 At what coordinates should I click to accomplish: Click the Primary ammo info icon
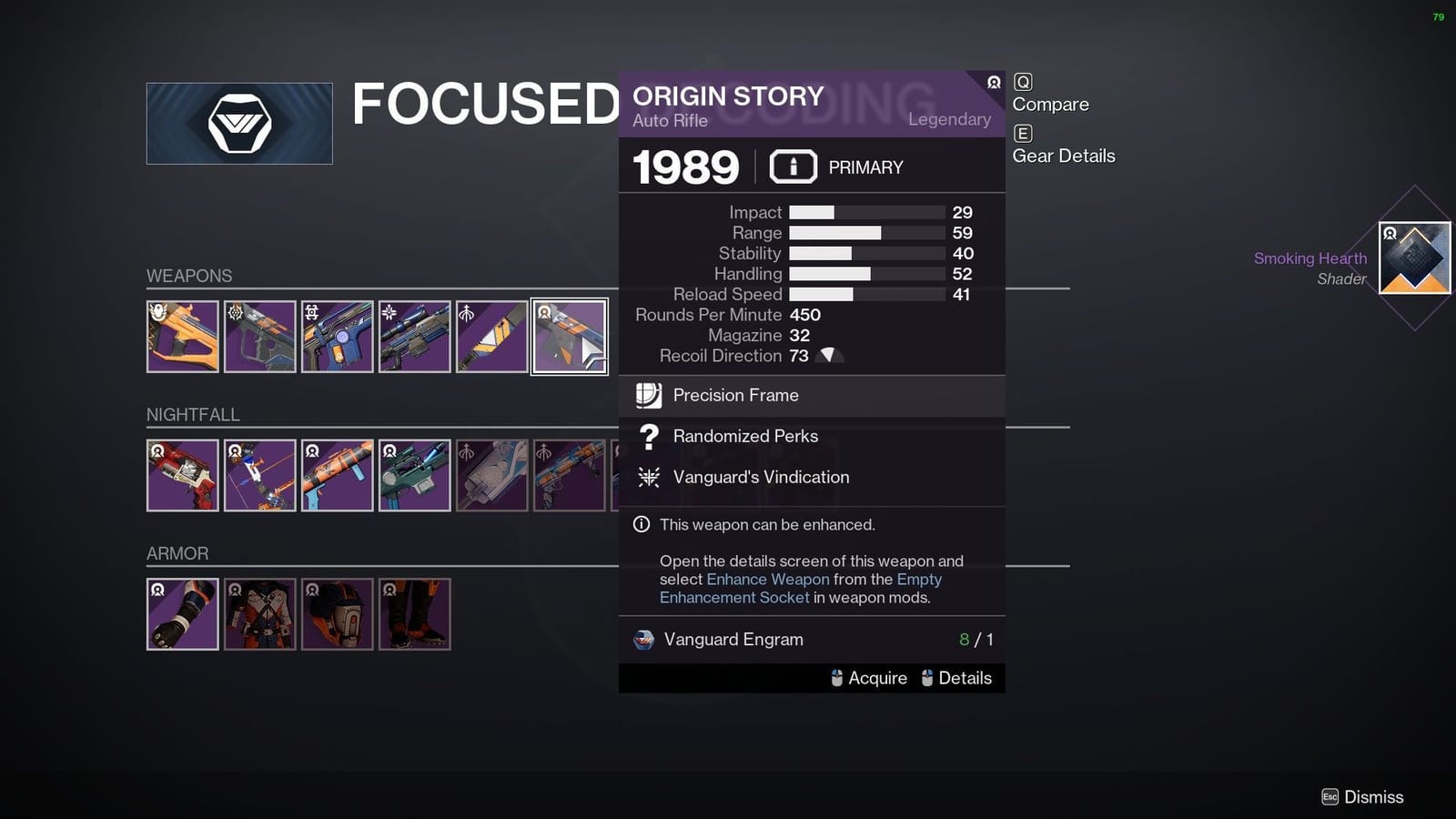coord(793,166)
